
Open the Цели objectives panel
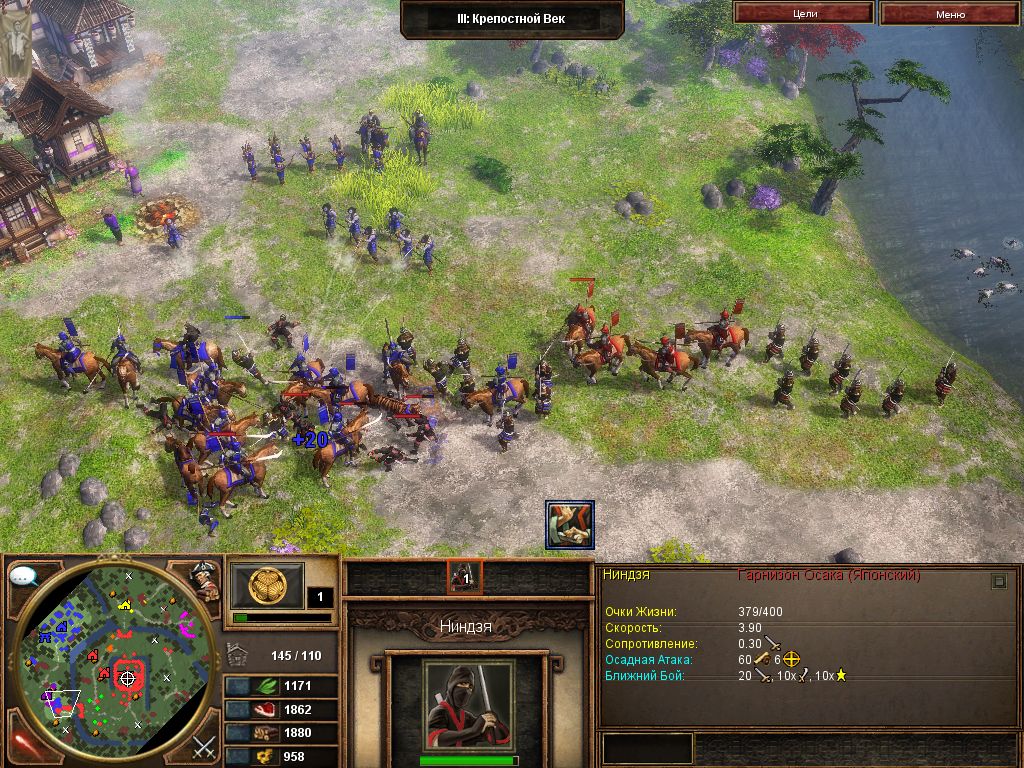coord(804,14)
